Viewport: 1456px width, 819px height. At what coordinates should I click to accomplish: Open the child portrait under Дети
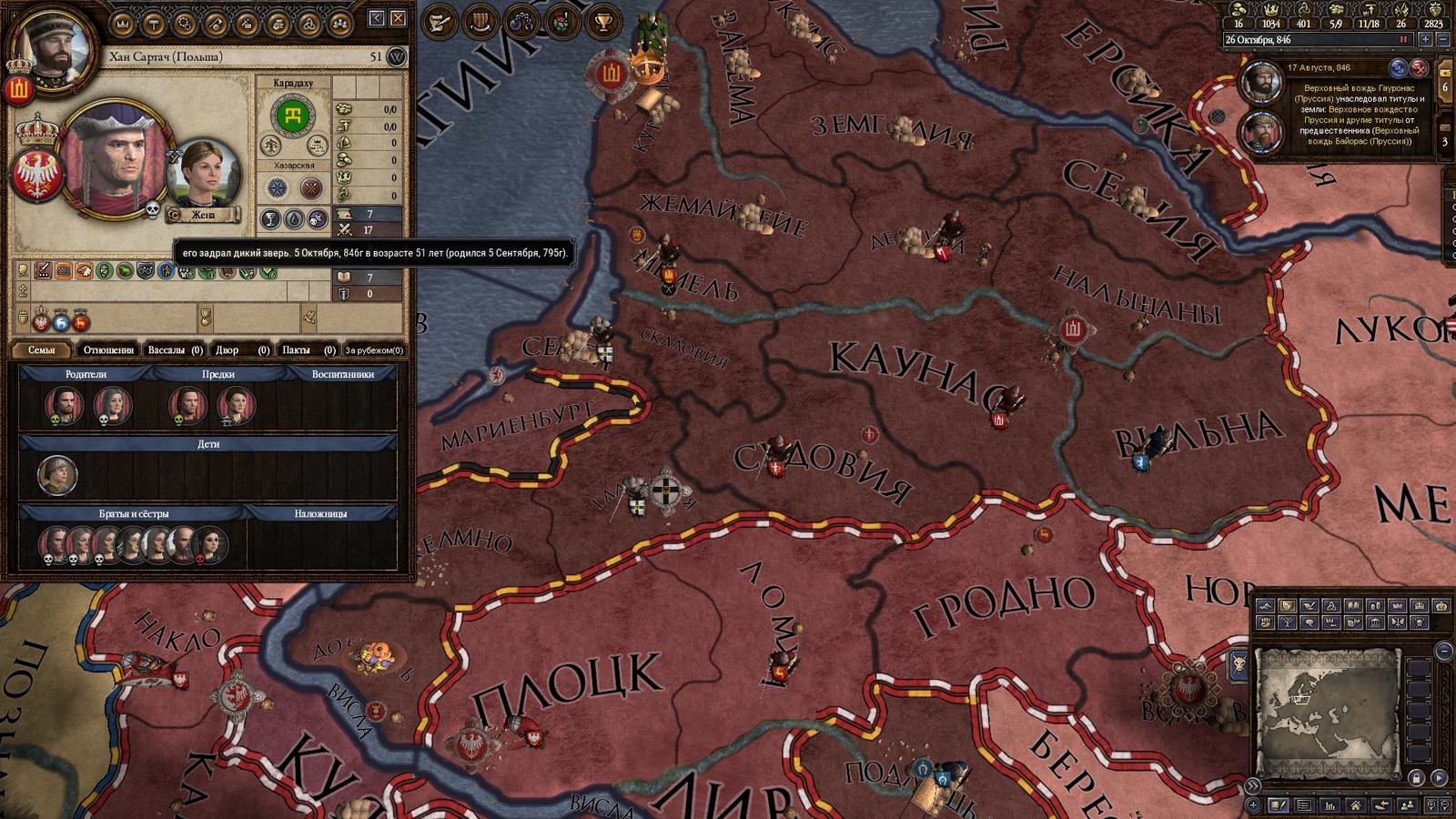56,475
